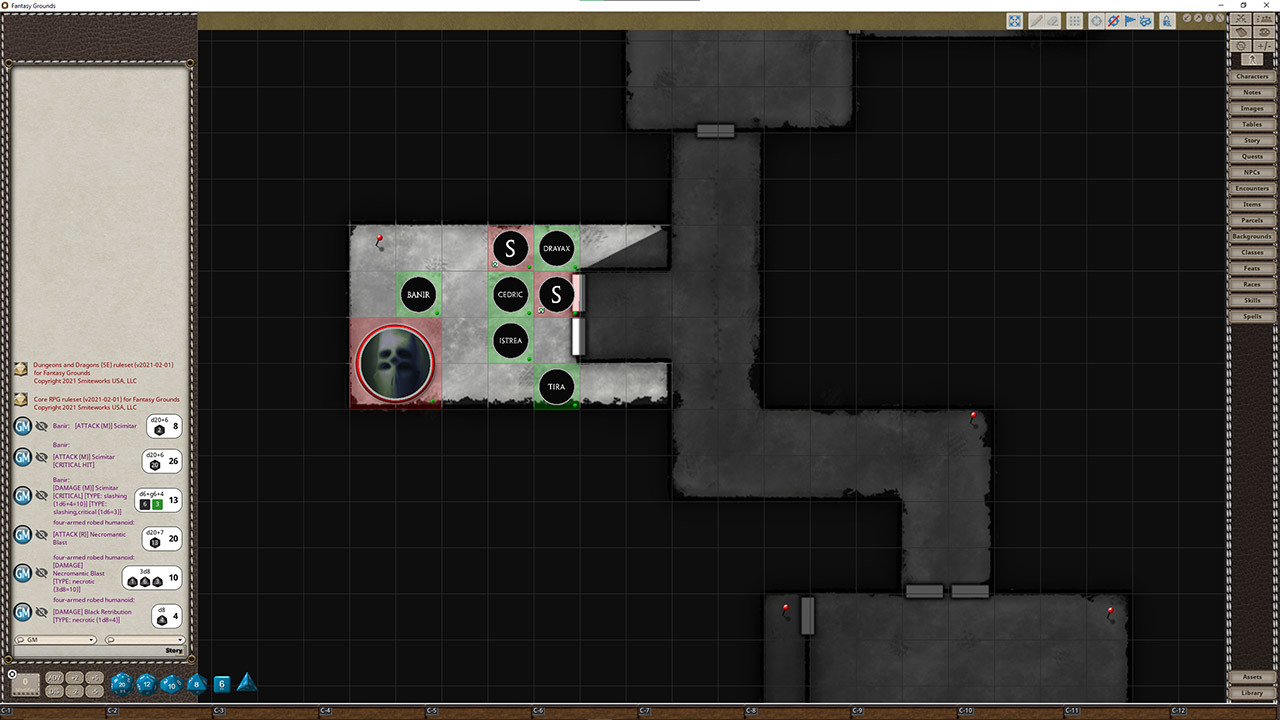Open the NPCs sidebar panel
The width and height of the screenshot is (1280, 720).
click(1252, 172)
